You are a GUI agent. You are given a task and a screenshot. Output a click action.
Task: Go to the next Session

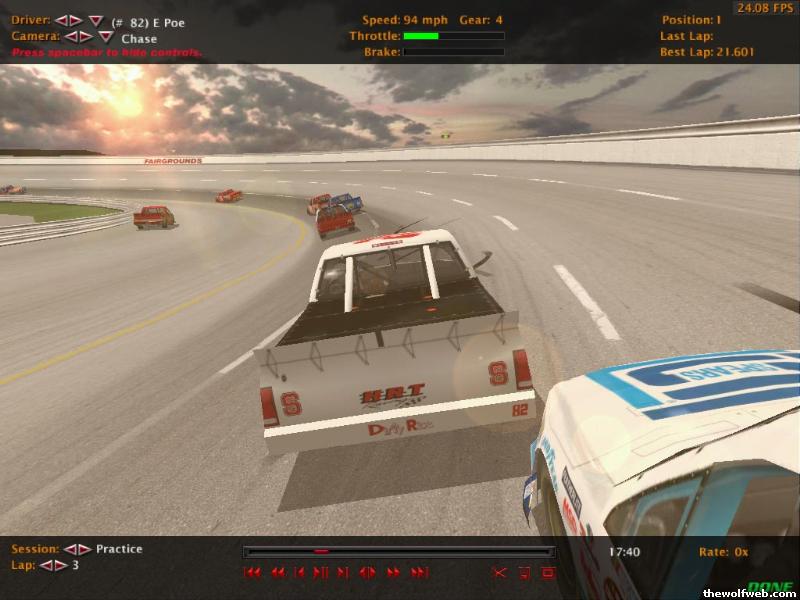click(x=84, y=549)
